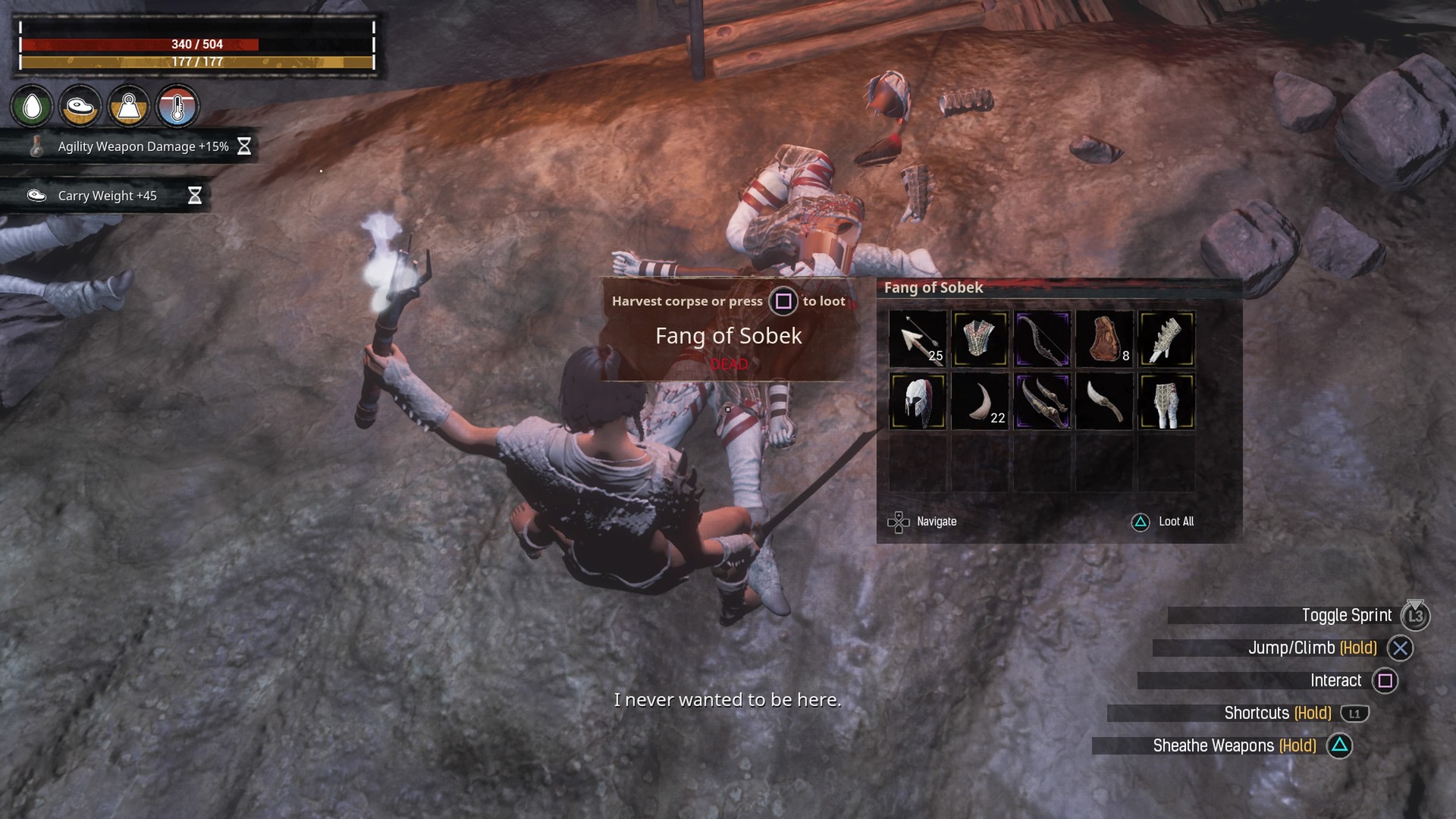
Task: Loot all items from the corpse
Action: (x=1163, y=522)
